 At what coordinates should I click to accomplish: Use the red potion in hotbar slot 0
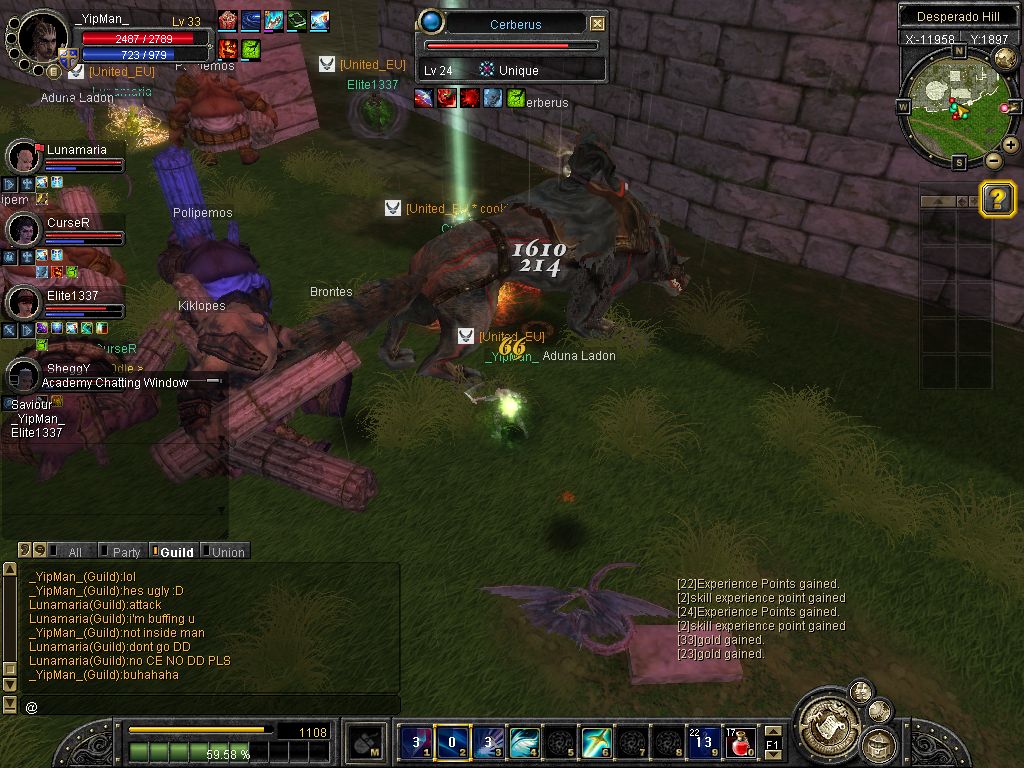click(742, 743)
